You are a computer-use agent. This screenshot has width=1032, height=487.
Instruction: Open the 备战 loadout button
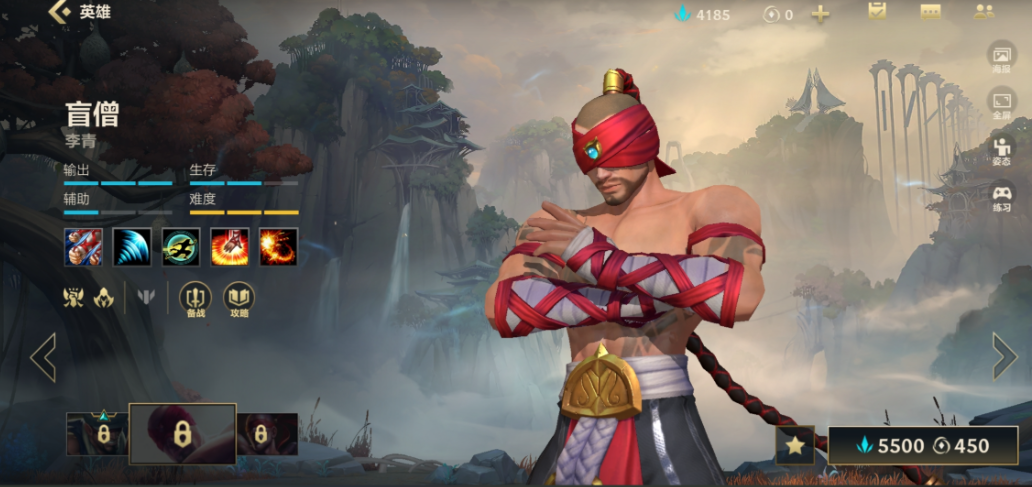tap(195, 299)
